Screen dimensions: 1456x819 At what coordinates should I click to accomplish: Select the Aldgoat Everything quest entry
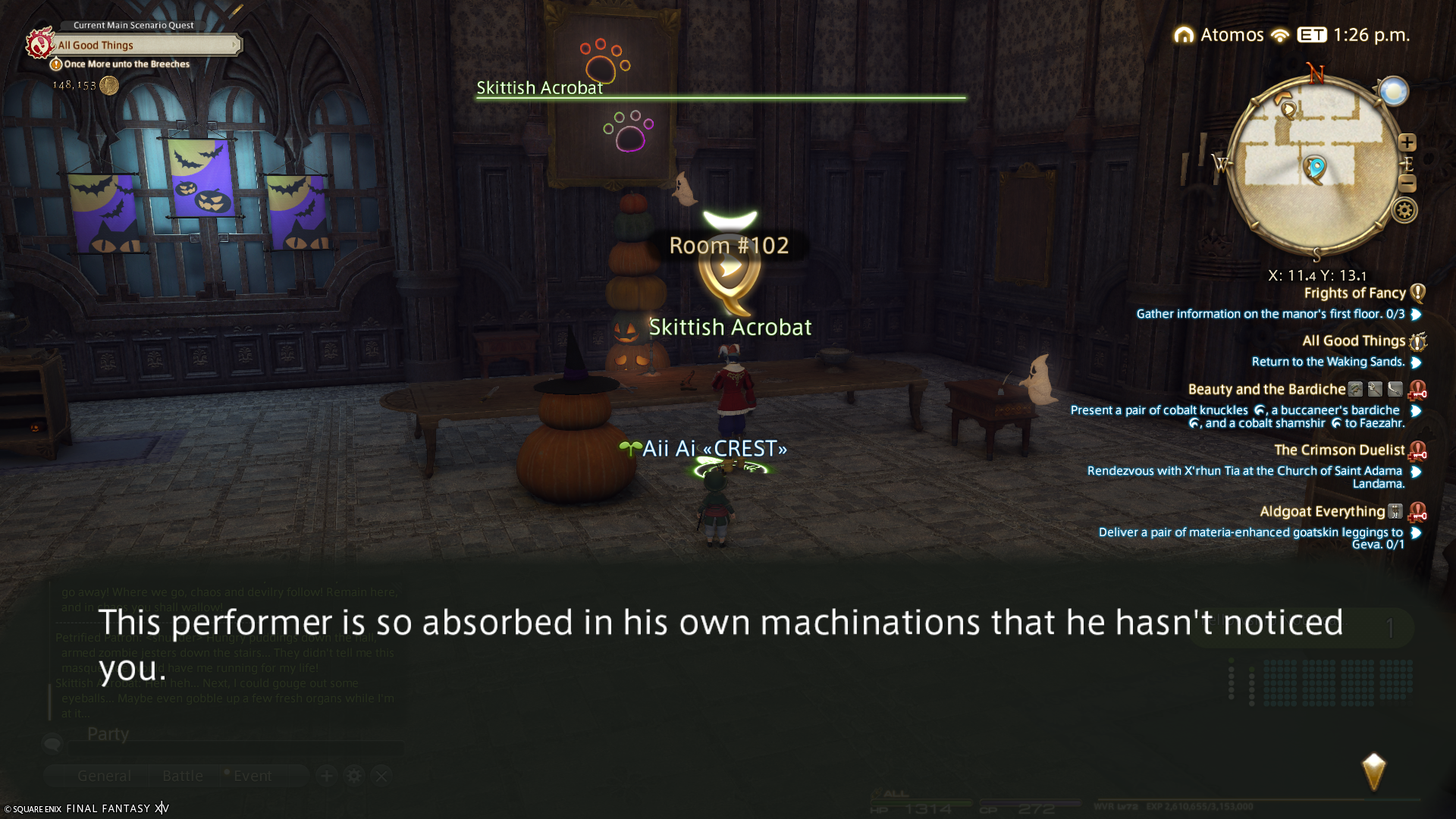click(1322, 512)
